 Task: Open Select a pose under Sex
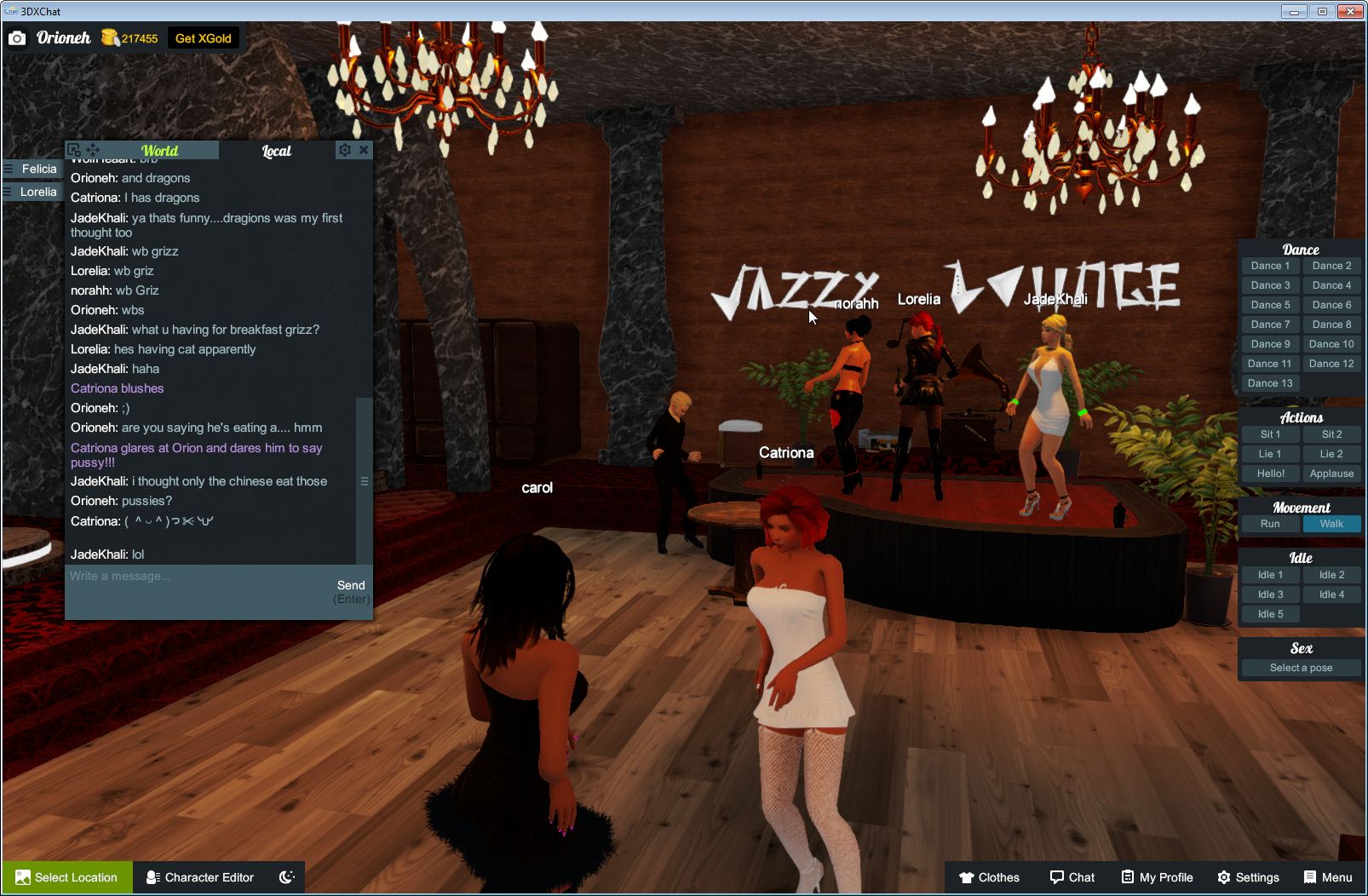click(x=1301, y=668)
